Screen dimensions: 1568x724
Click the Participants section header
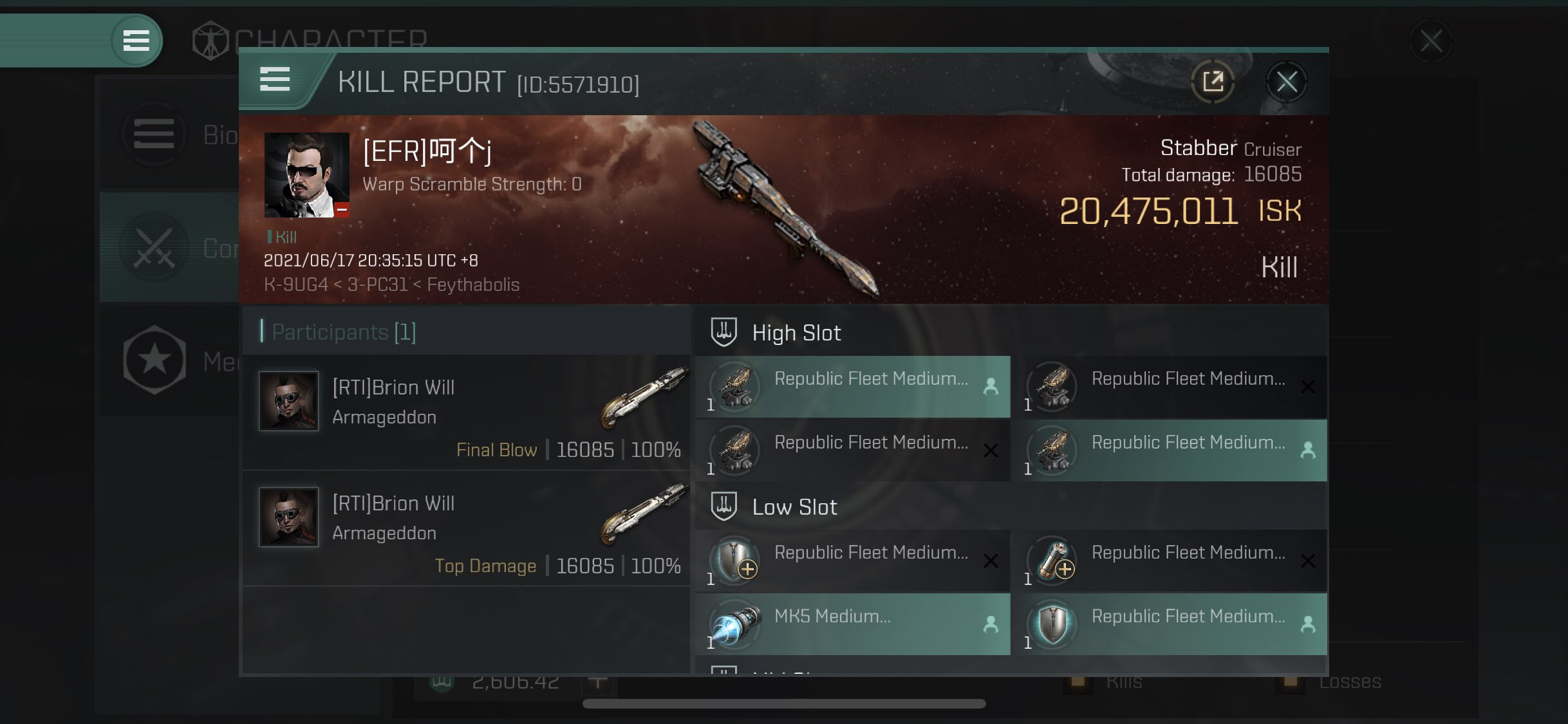pos(344,332)
